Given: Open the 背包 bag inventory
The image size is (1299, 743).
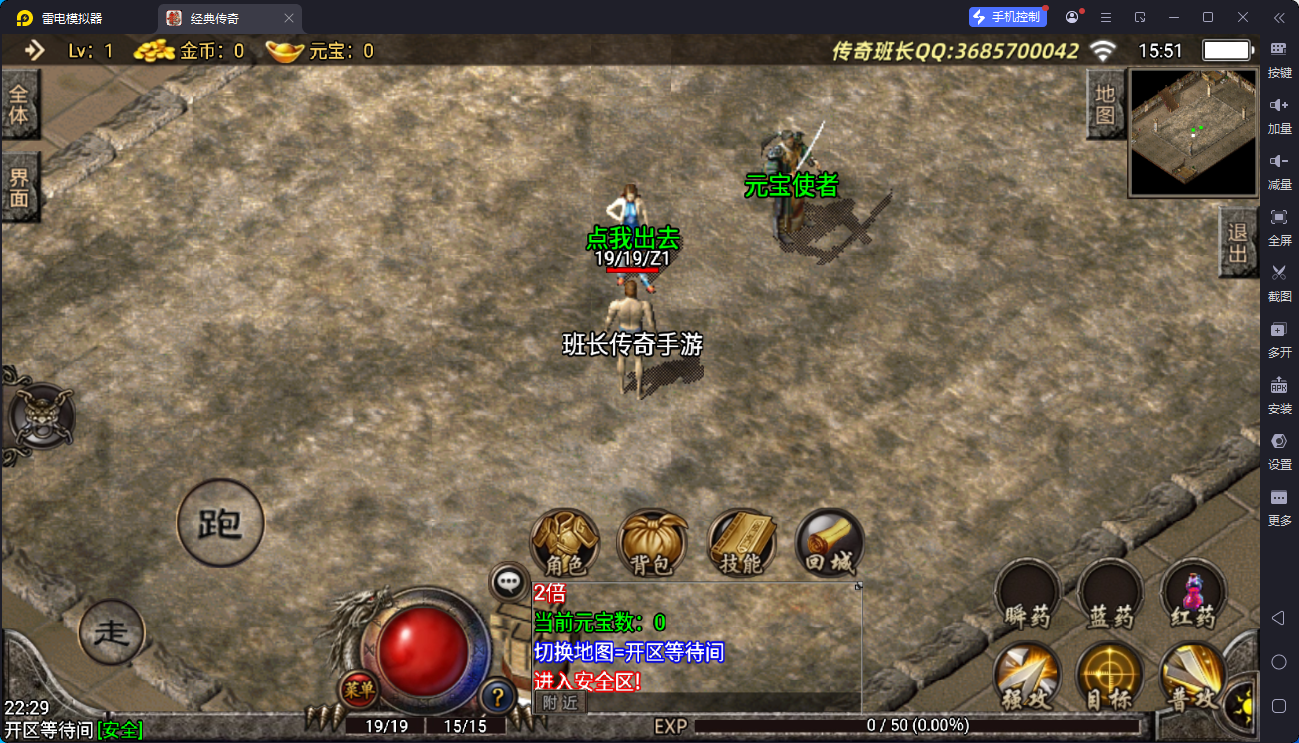Looking at the screenshot, I should coord(652,545).
